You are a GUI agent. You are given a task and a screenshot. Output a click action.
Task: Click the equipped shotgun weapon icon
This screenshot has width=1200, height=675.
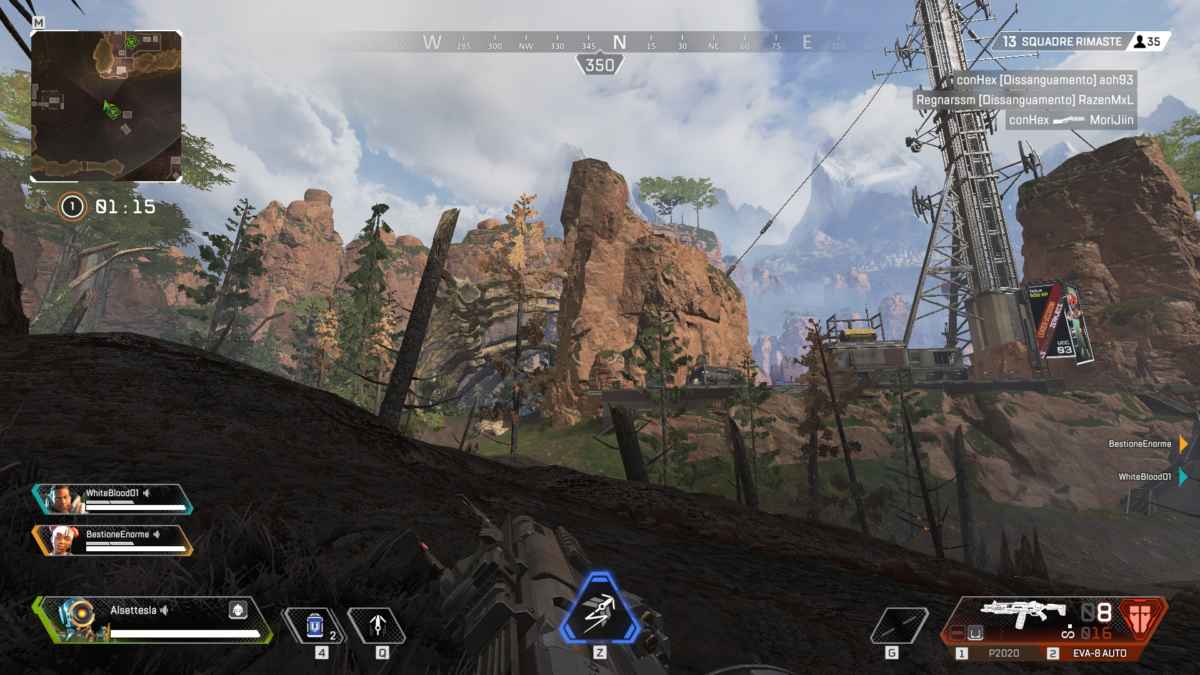click(x=1022, y=612)
